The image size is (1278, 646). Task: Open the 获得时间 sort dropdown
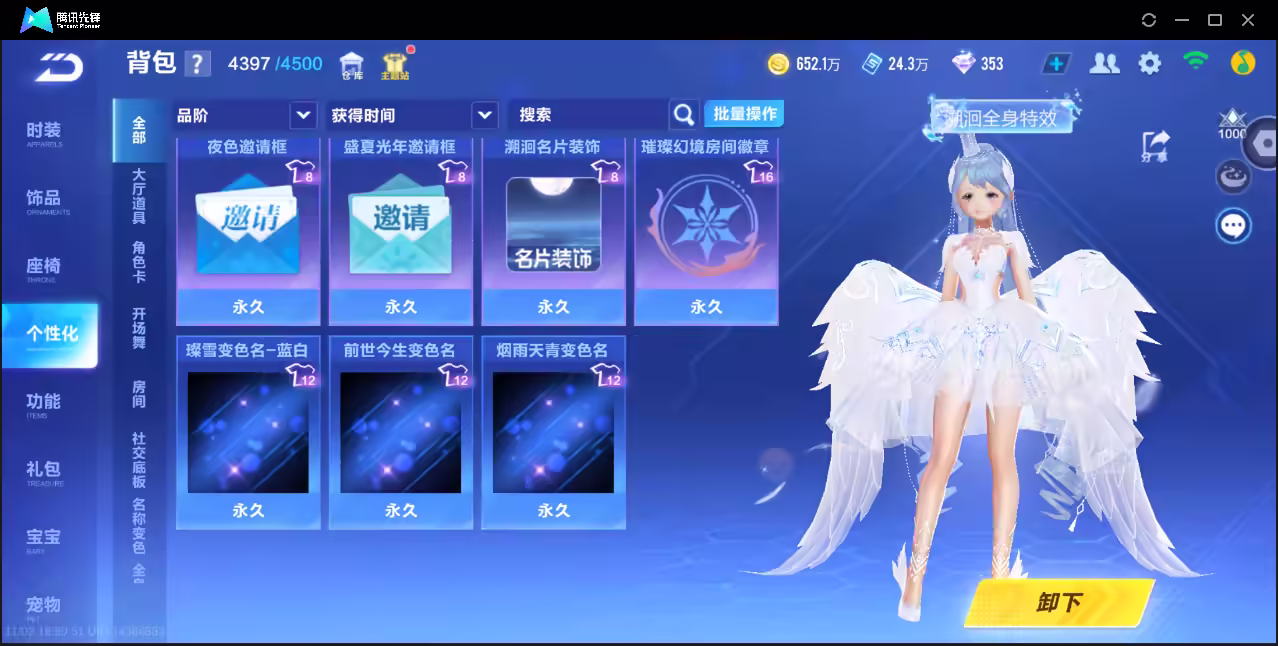click(413, 115)
